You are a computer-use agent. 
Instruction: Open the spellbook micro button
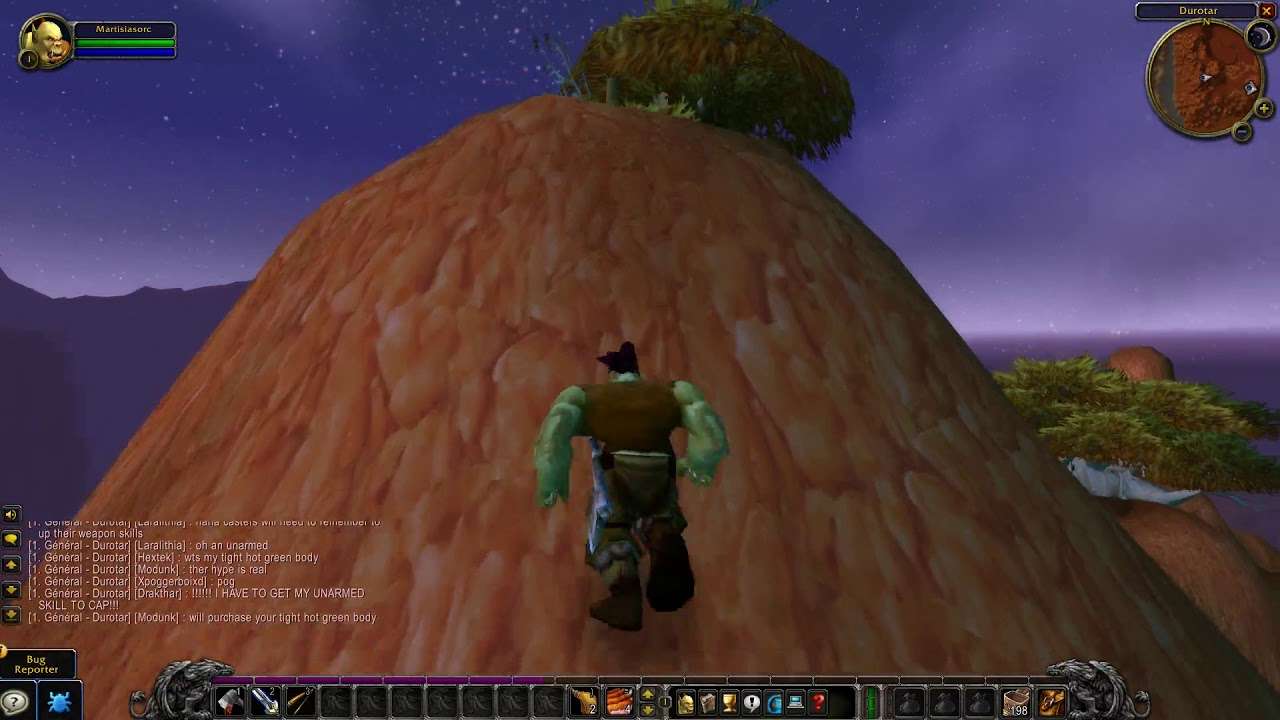pyautogui.click(x=708, y=702)
